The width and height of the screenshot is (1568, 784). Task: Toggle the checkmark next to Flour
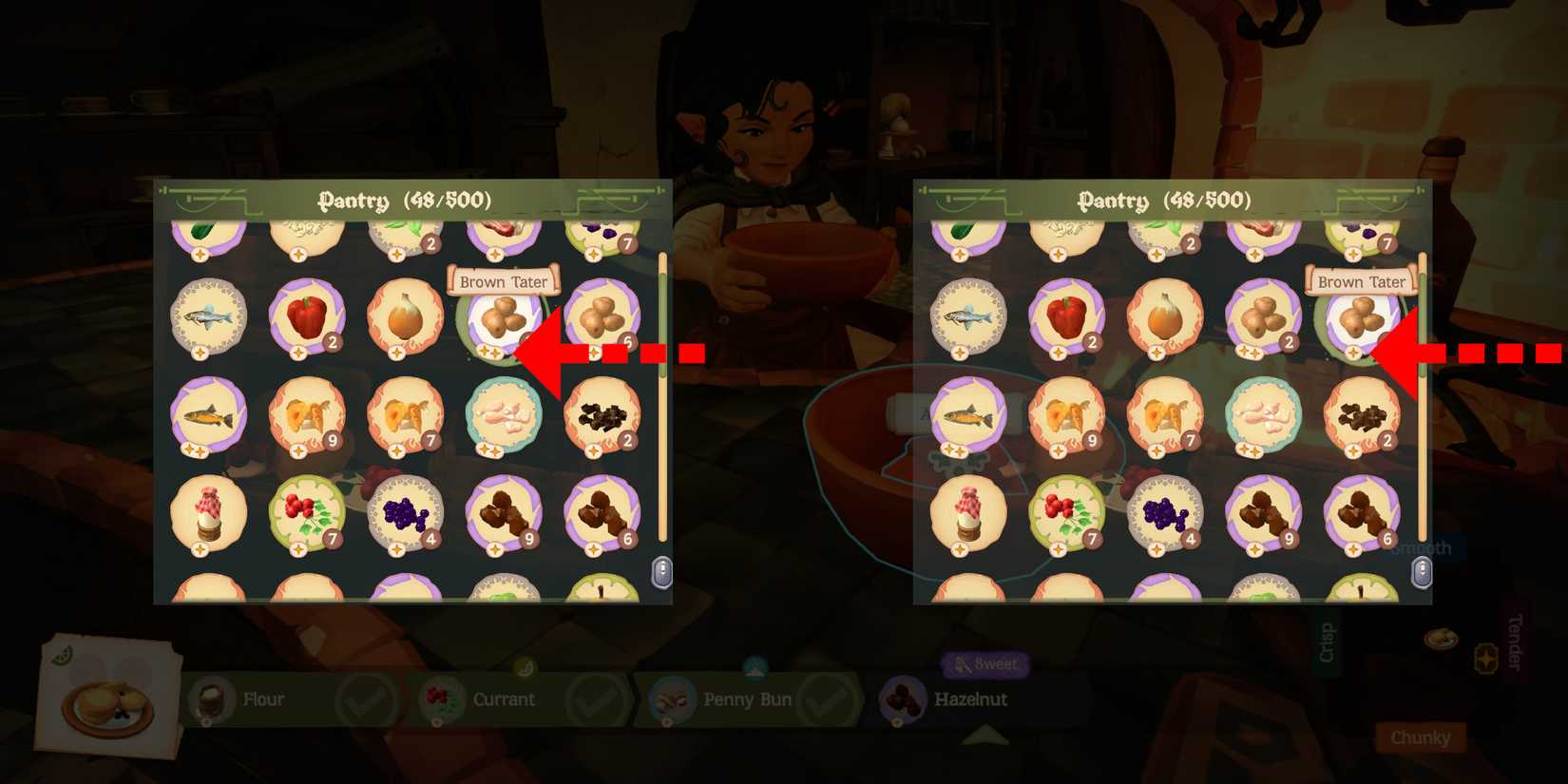point(371,698)
